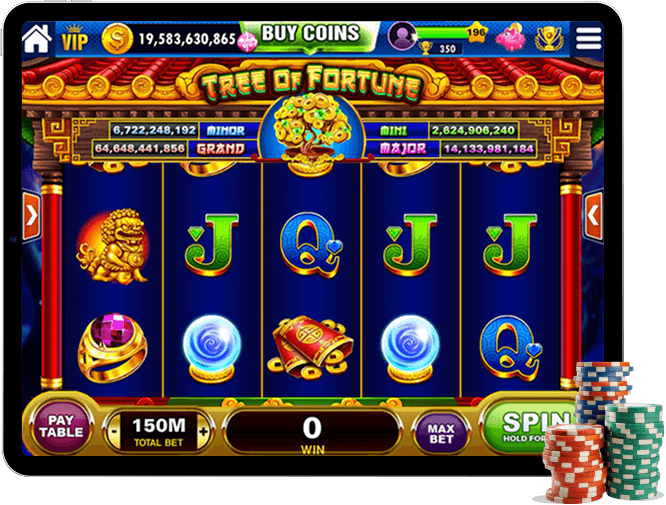
Task: Click the right-side orange arrow tab
Action: [x=593, y=213]
